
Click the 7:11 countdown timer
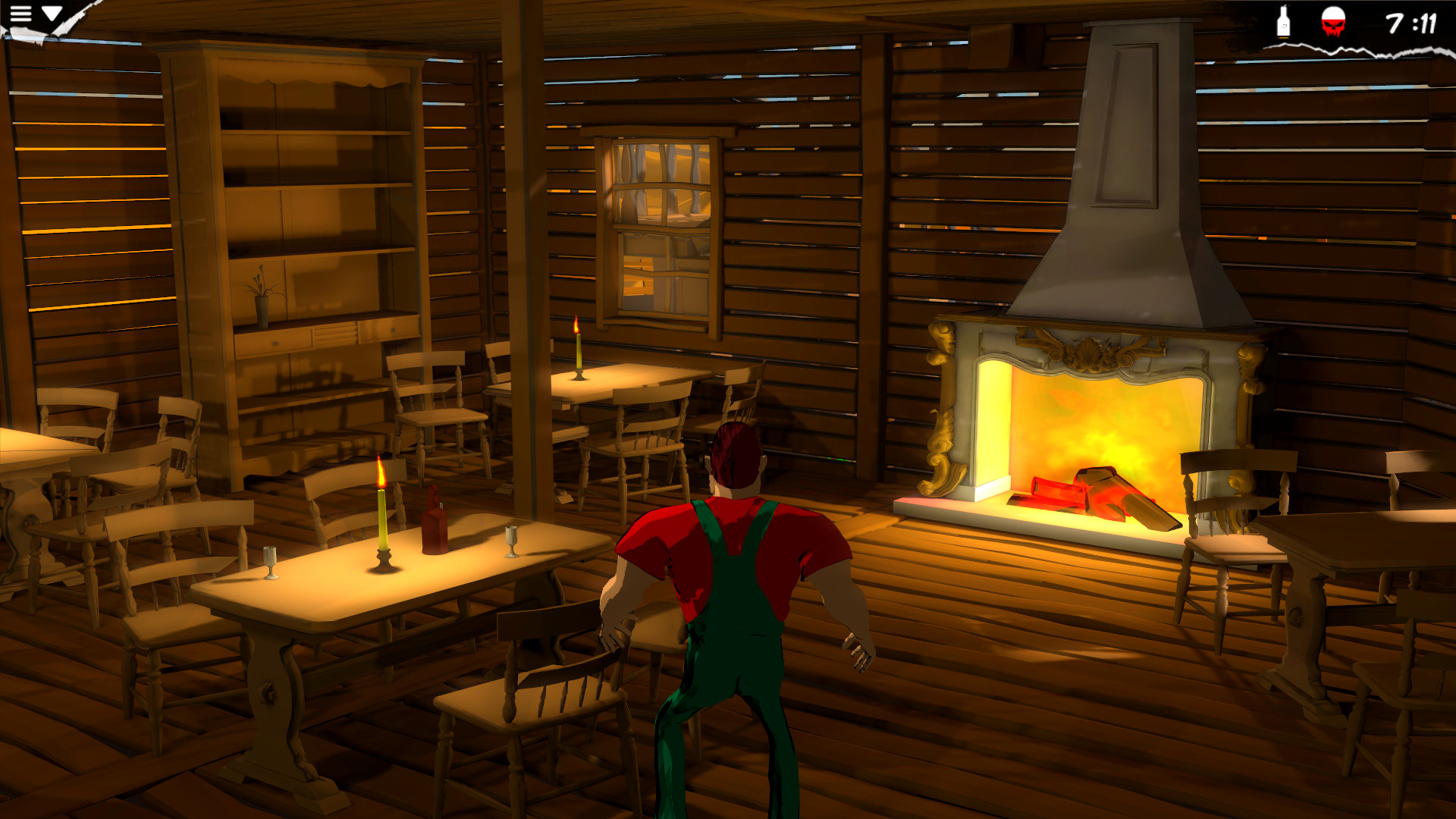1412,24
